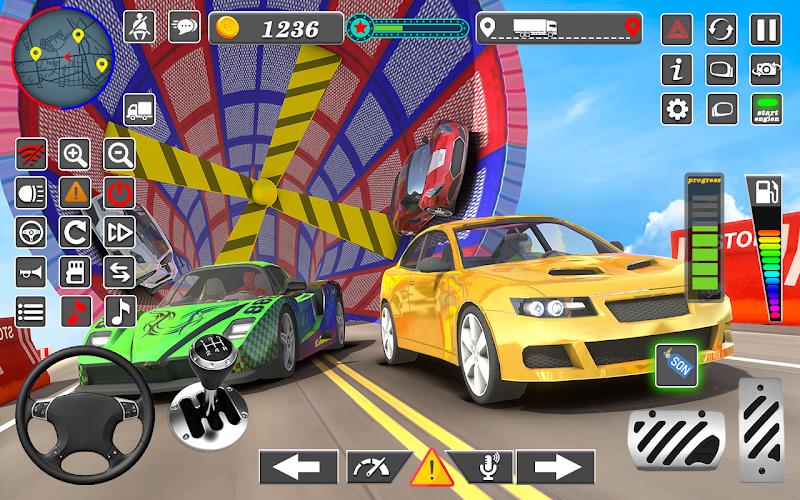Honk the horn
Screen dimensions: 800x500
(31, 271)
